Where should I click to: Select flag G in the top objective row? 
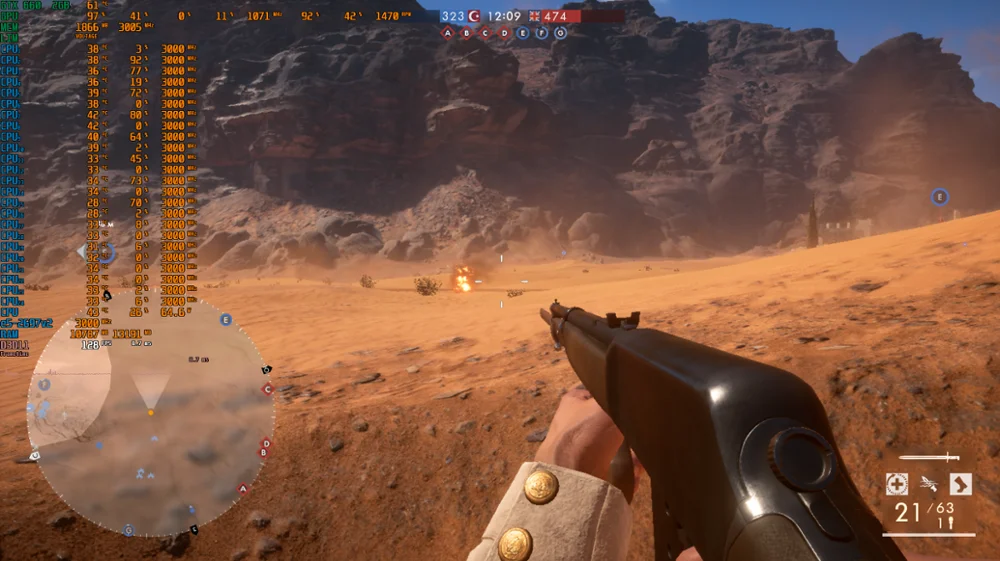(560, 33)
